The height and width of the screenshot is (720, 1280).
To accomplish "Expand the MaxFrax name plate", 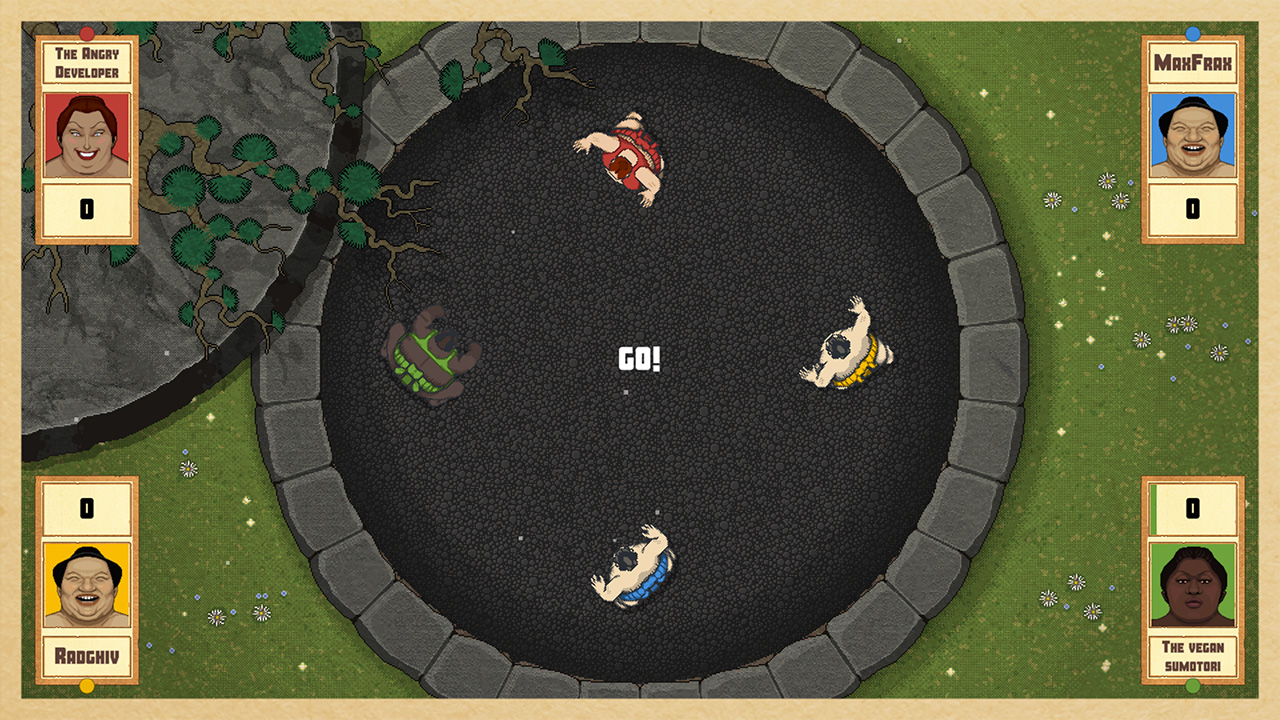I will tap(1192, 62).
